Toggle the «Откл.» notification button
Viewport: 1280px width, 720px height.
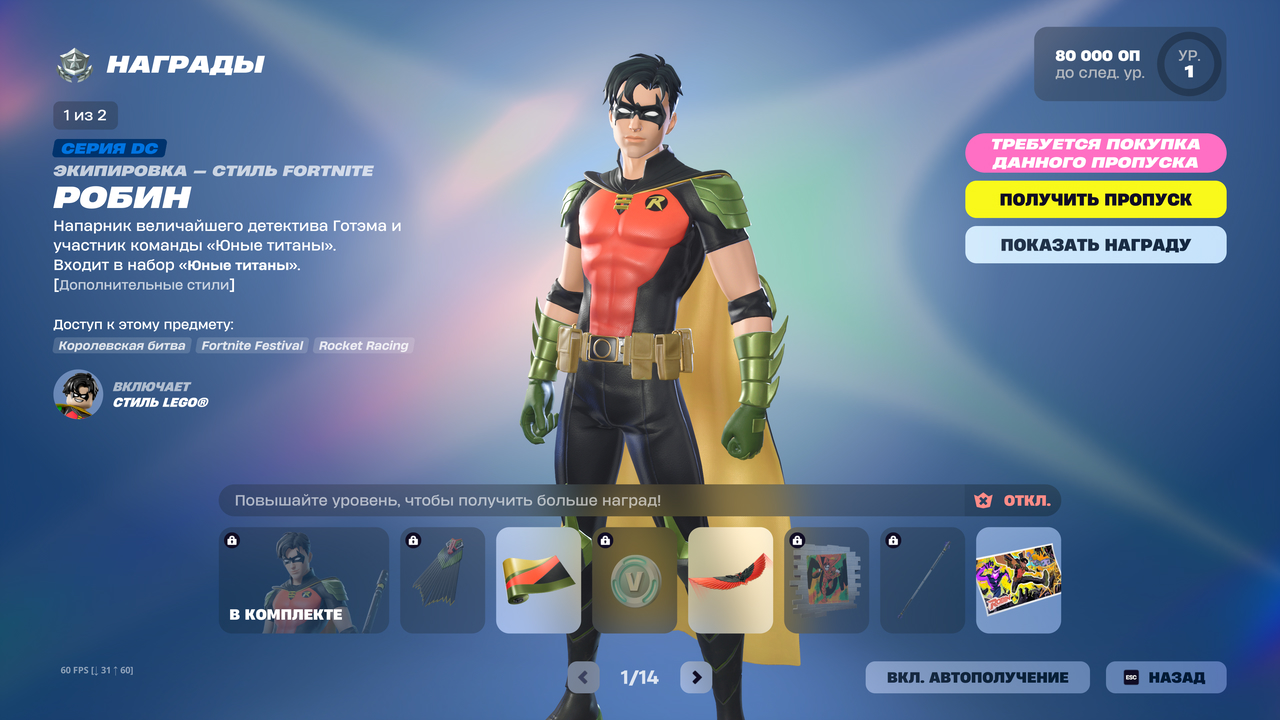1013,500
